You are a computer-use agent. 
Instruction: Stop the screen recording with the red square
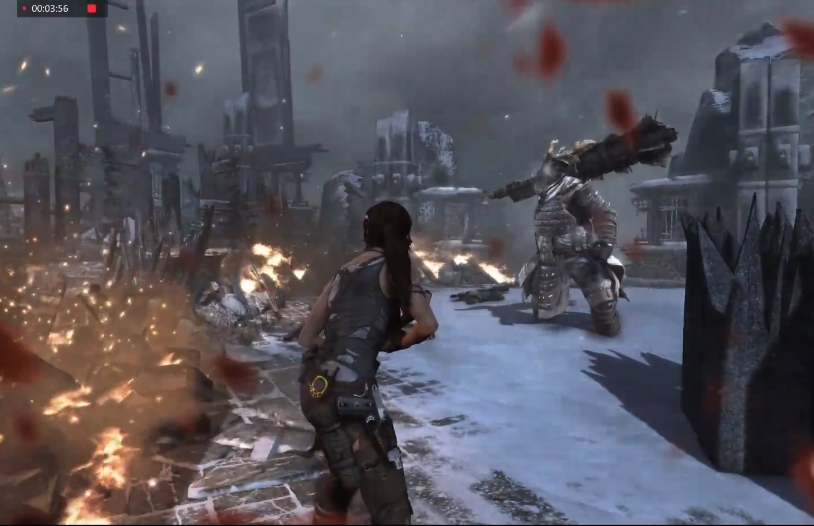pyautogui.click(x=92, y=9)
